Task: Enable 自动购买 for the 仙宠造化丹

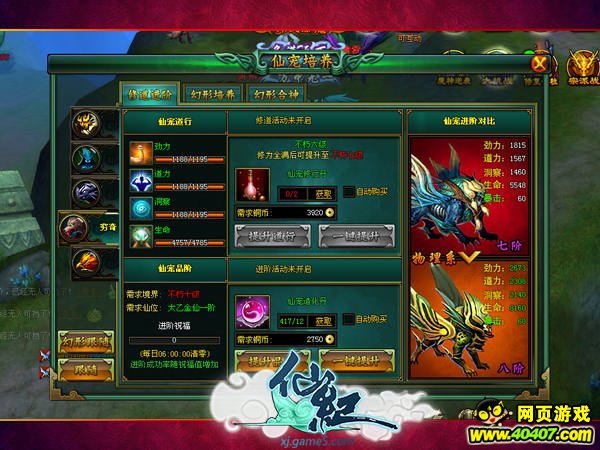Action: (x=348, y=320)
